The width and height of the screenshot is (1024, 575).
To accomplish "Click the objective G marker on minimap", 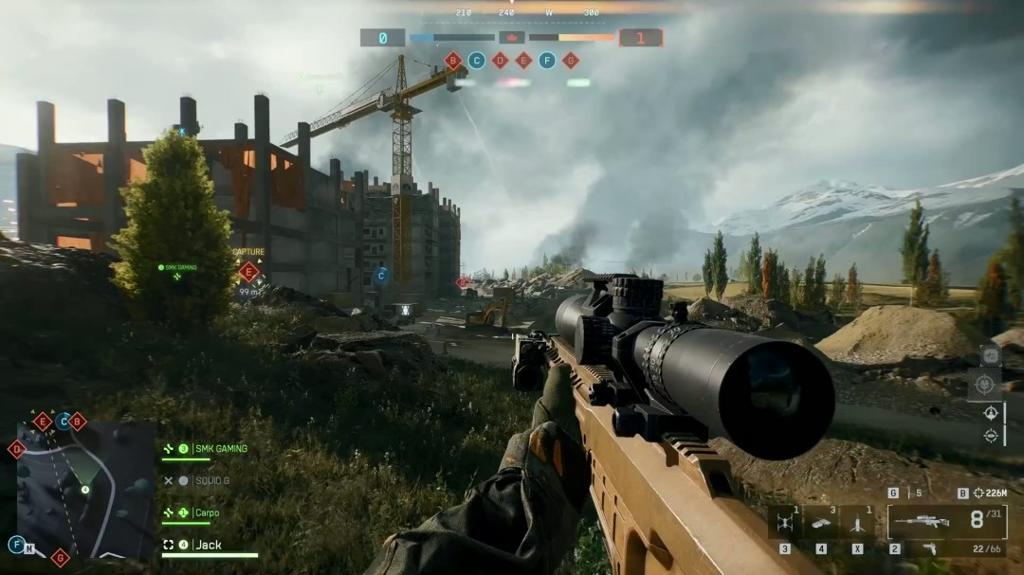I will 60,557.
